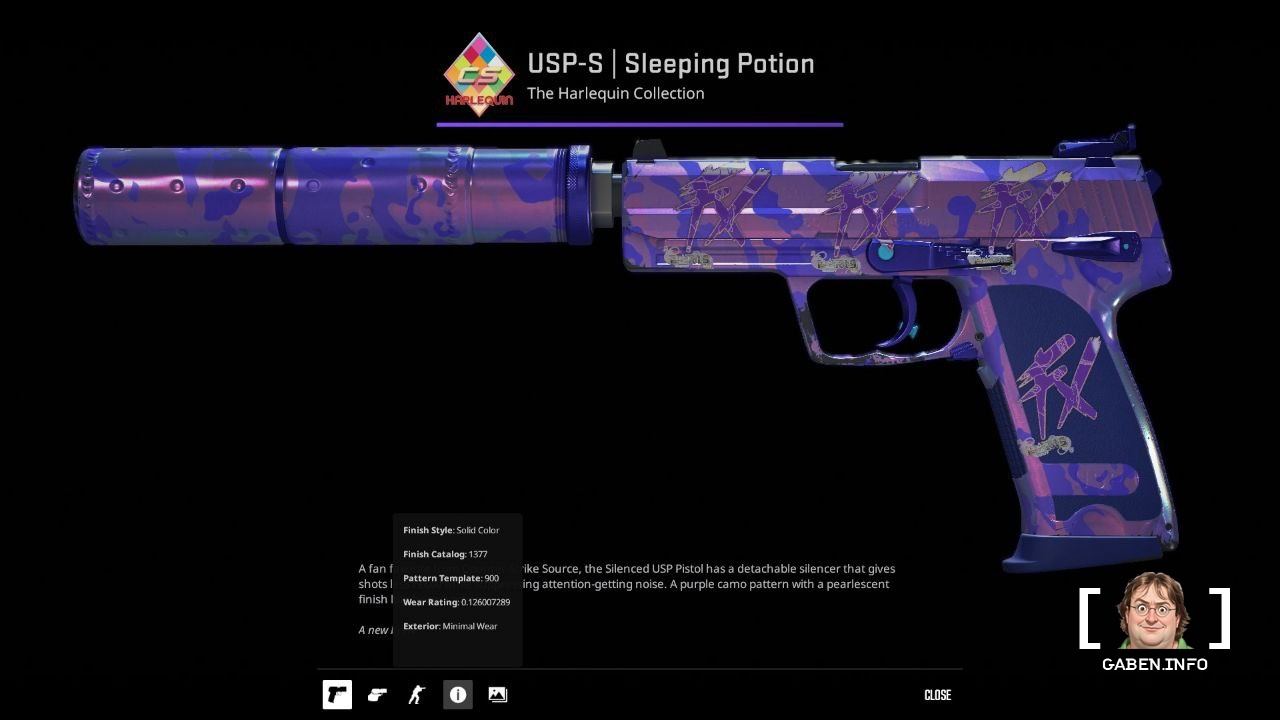Open the screenshot gallery icon
This screenshot has height=720, width=1280.
(497, 694)
